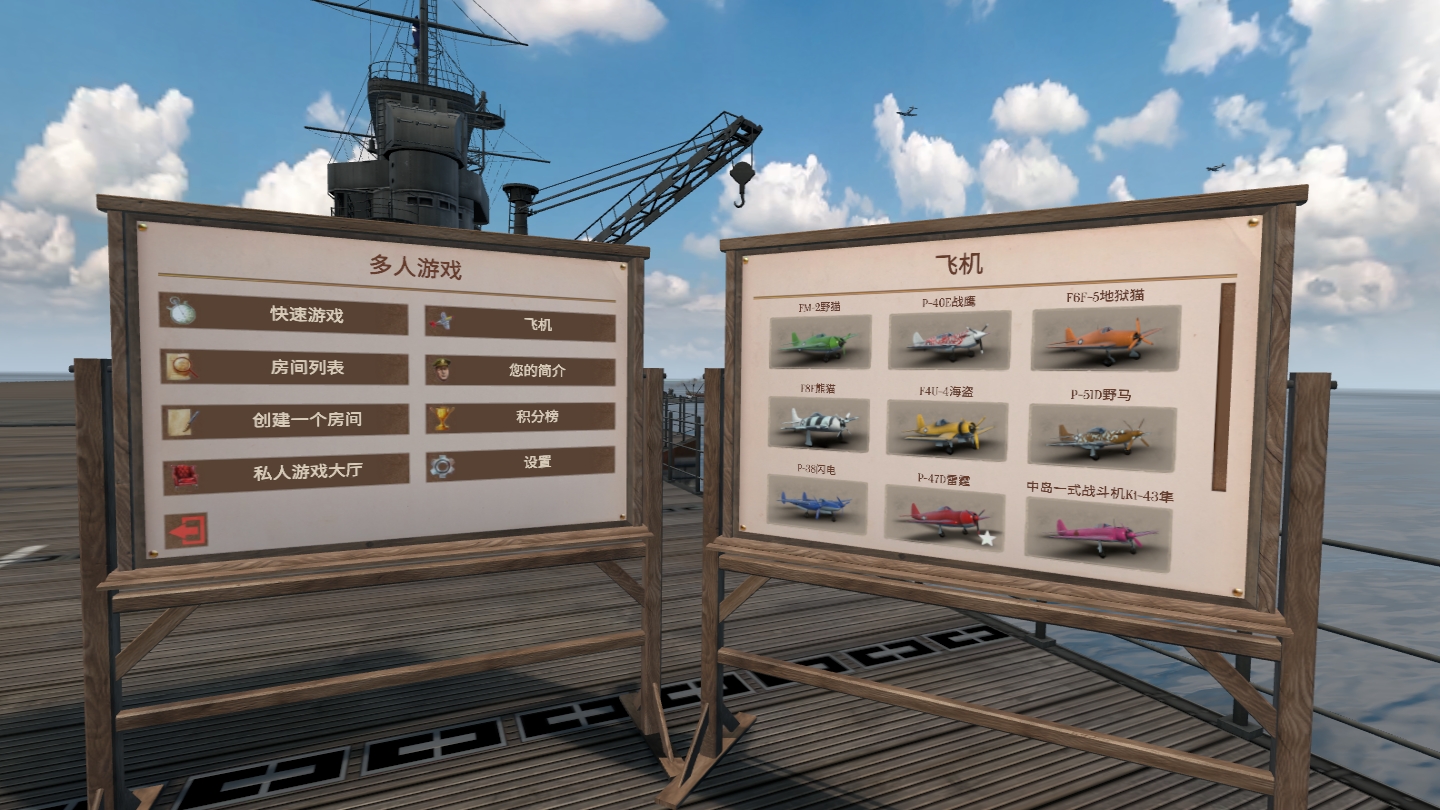Viewport: 1440px width, 810px height.
Task: Open the 飞机 planes menu button
Action: tap(520, 324)
